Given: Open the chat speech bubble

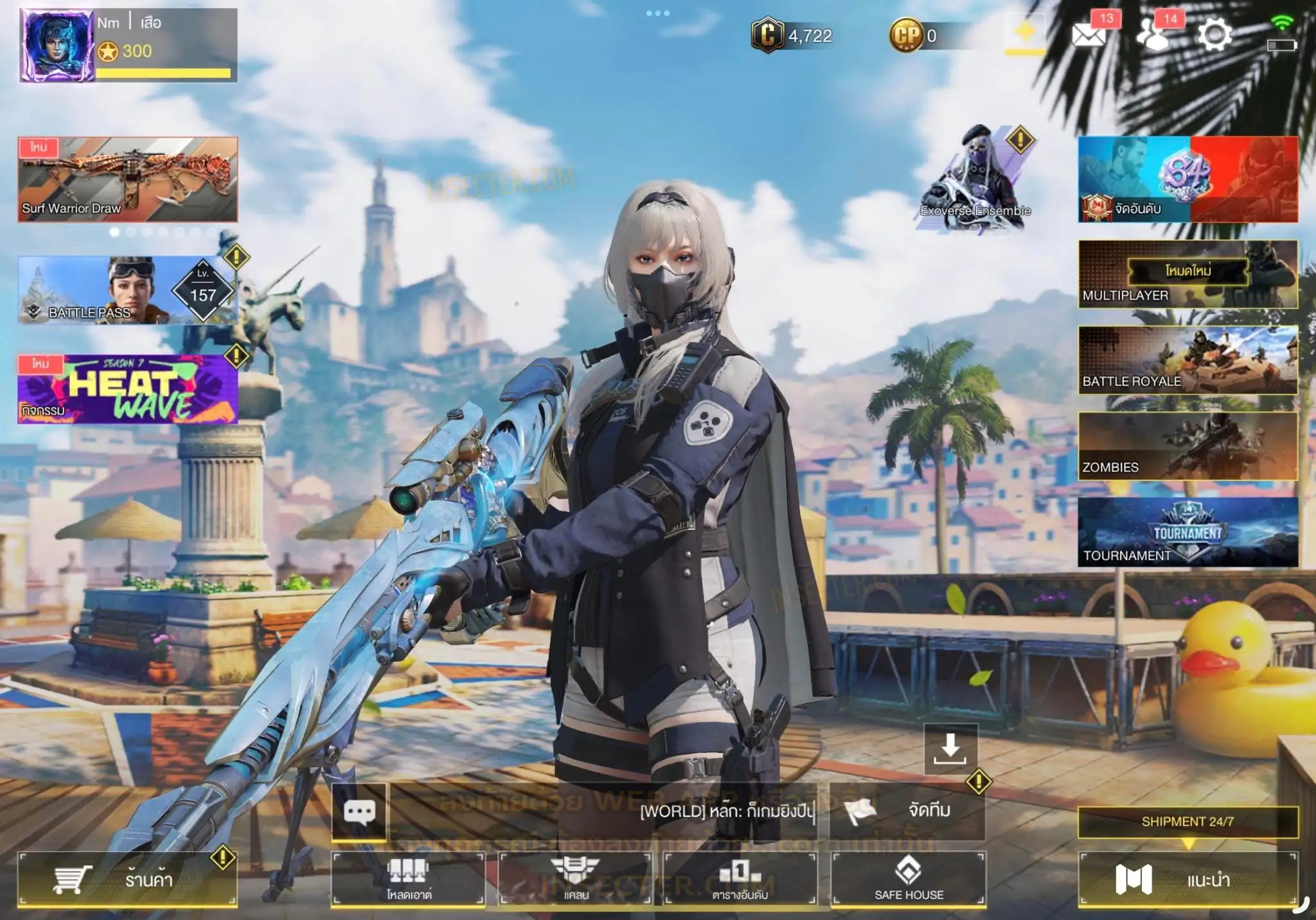Looking at the screenshot, I should [x=359, y=811].
